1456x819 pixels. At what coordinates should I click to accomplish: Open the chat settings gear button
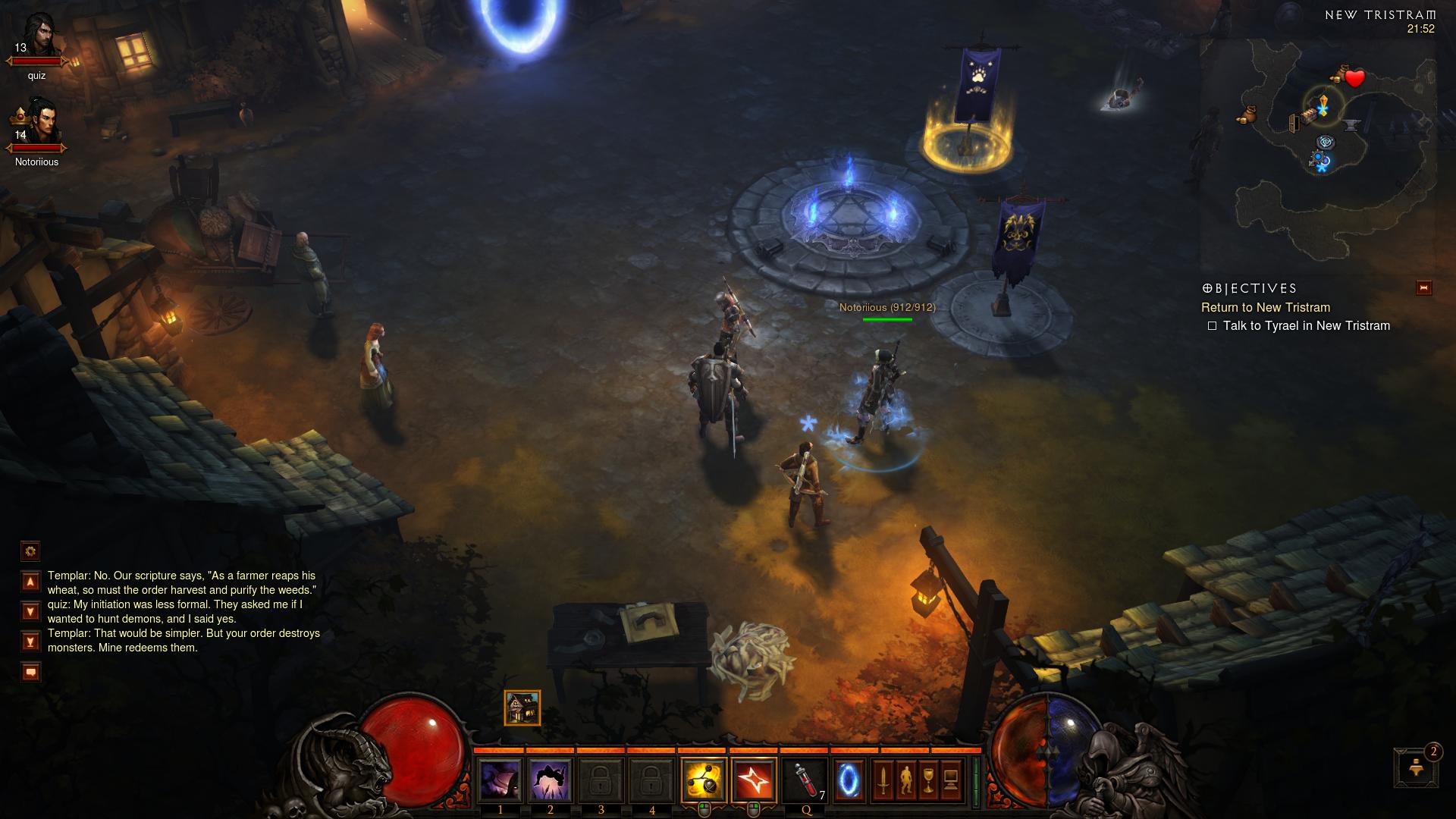[30, 551]
